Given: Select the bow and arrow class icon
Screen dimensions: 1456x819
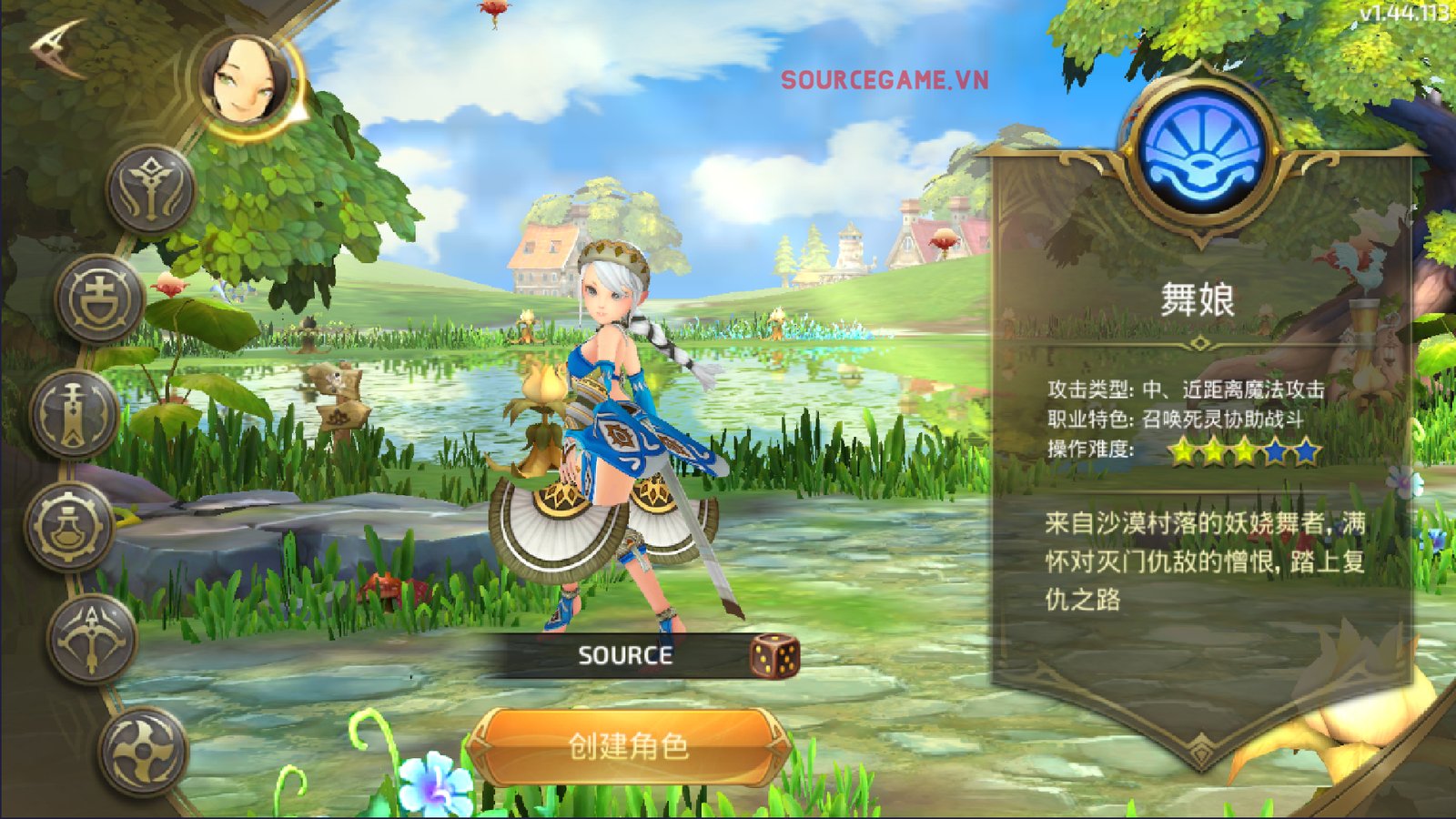Looking at the screenshot, I should pos(91,638).
